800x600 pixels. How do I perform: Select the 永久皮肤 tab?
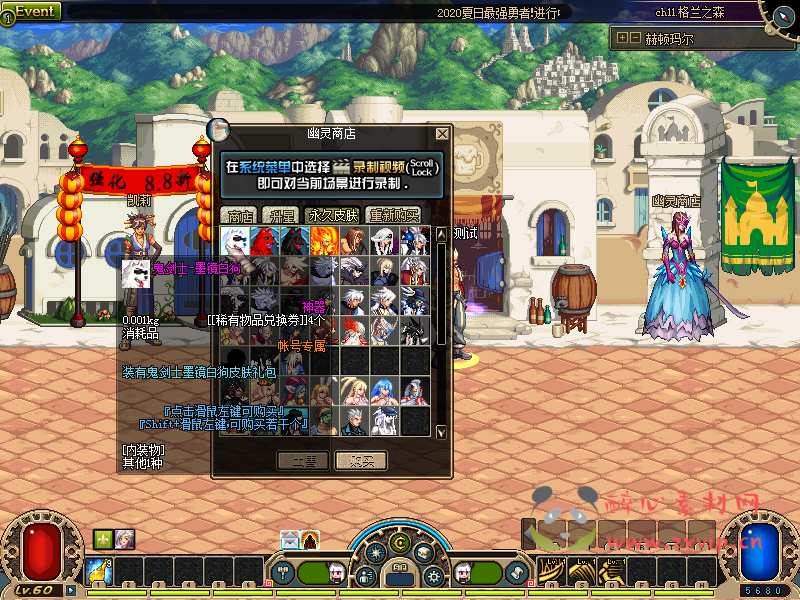(334, 215)
